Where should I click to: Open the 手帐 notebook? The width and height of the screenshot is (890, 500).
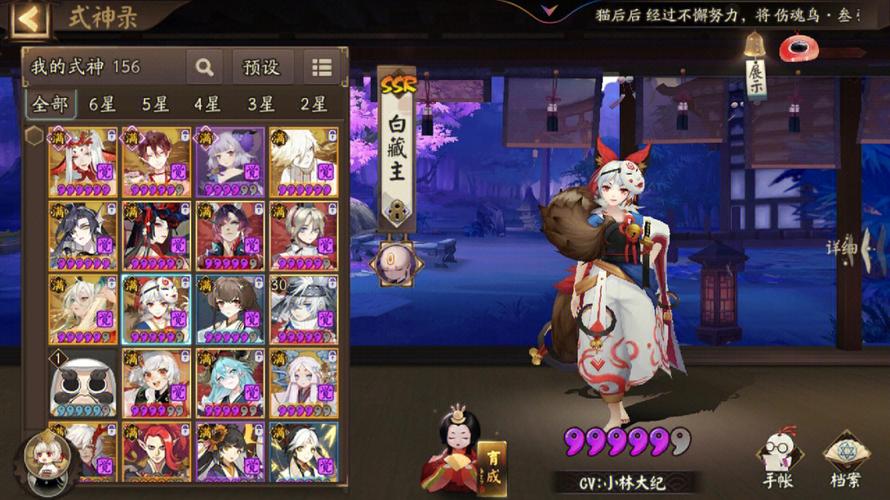pyautogui.click(x=778, y=462)
